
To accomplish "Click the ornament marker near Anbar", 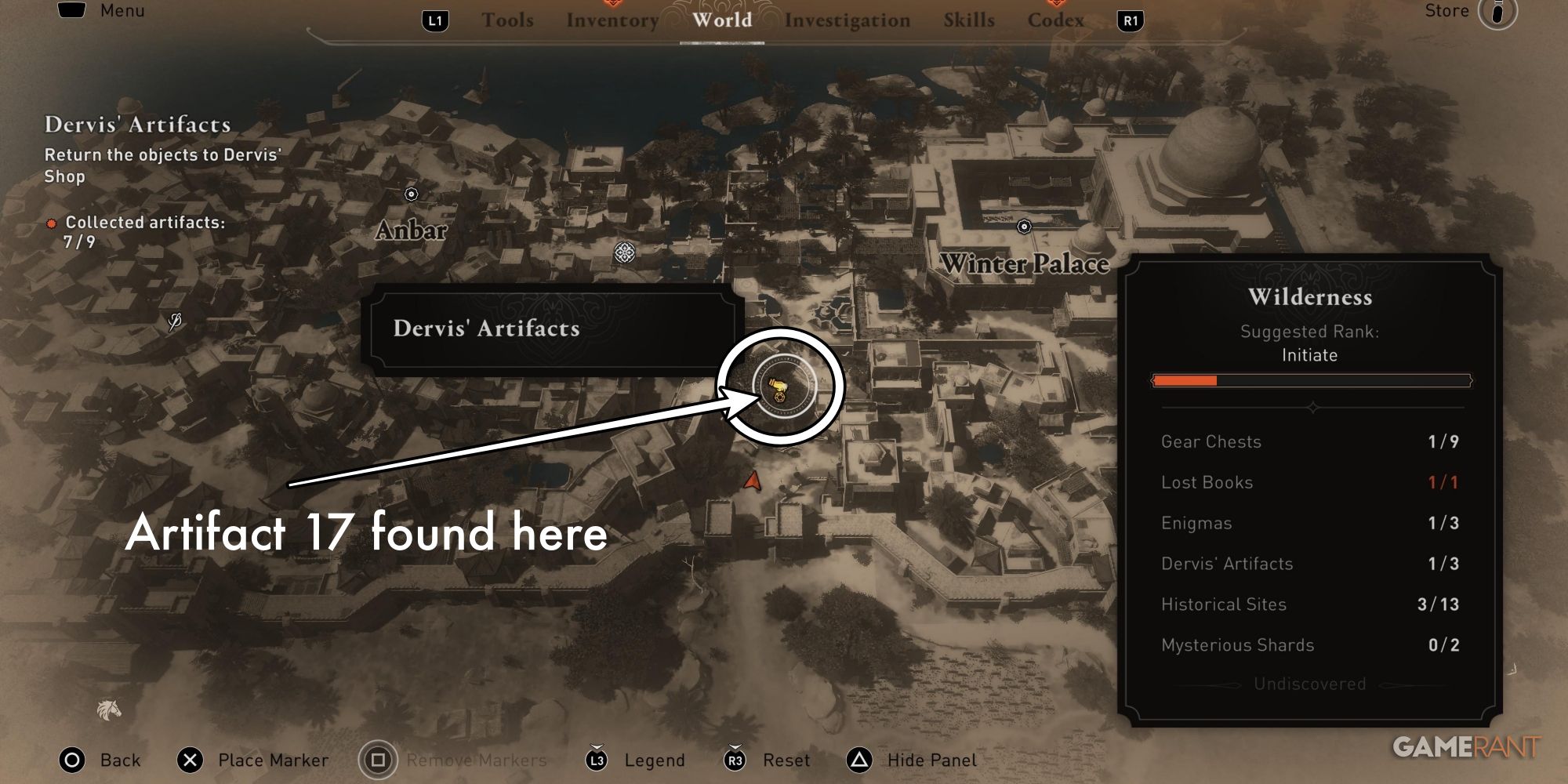I will [x=623, y=251].
